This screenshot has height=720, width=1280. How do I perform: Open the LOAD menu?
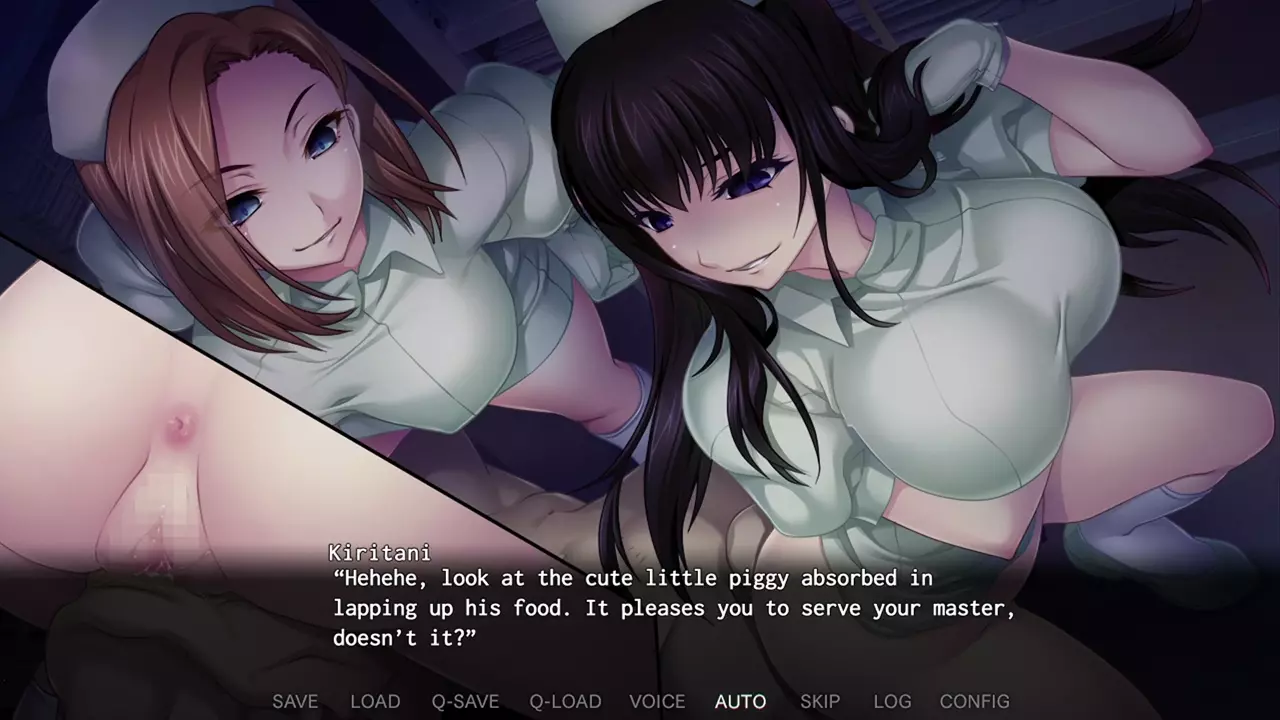375,701
